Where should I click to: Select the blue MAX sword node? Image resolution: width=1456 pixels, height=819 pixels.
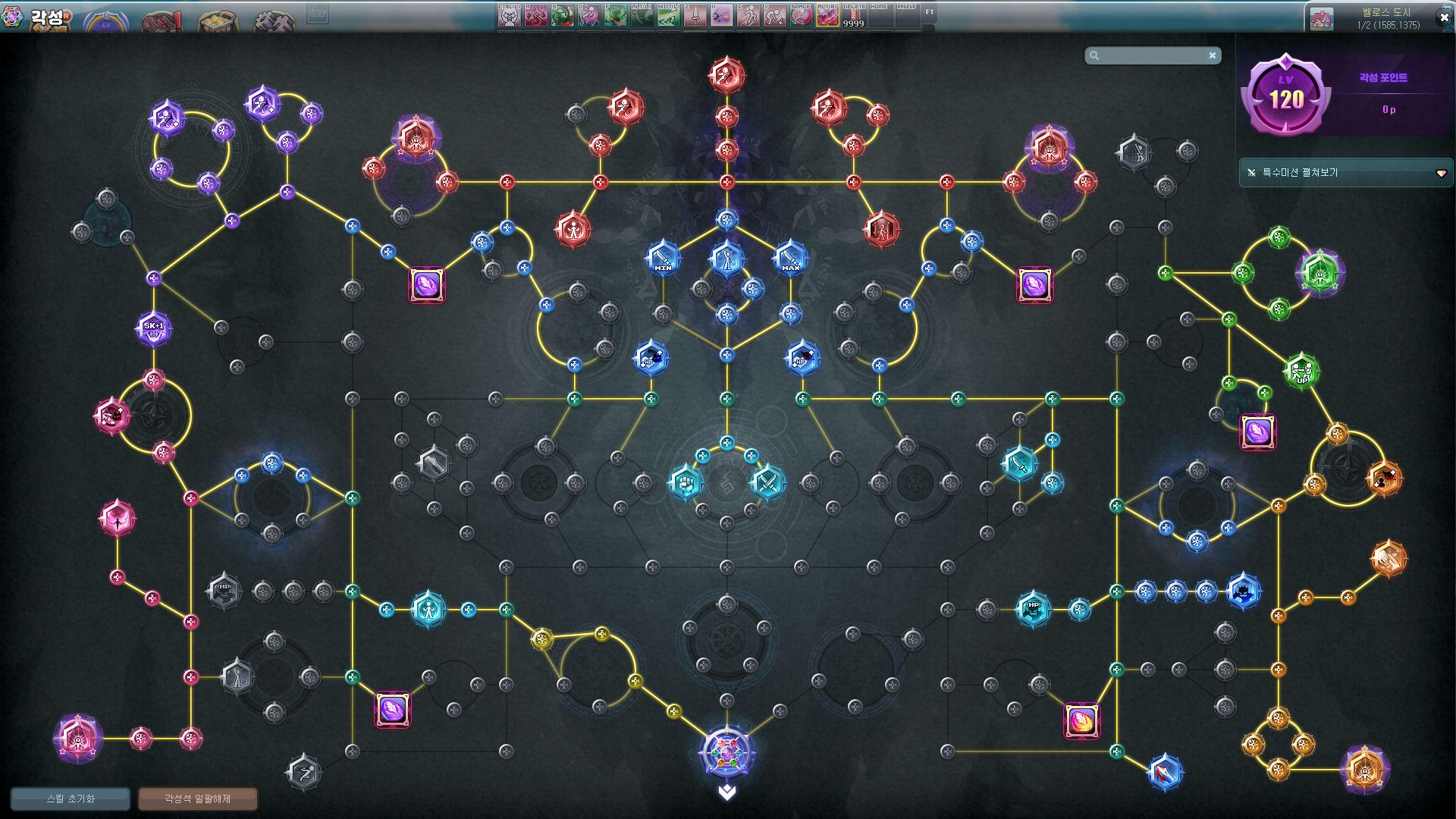coord(790,259)
